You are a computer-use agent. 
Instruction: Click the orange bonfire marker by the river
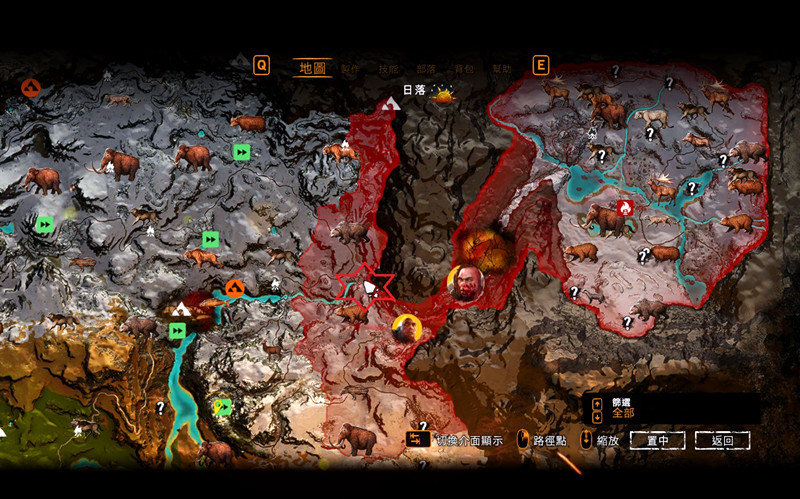235,289
